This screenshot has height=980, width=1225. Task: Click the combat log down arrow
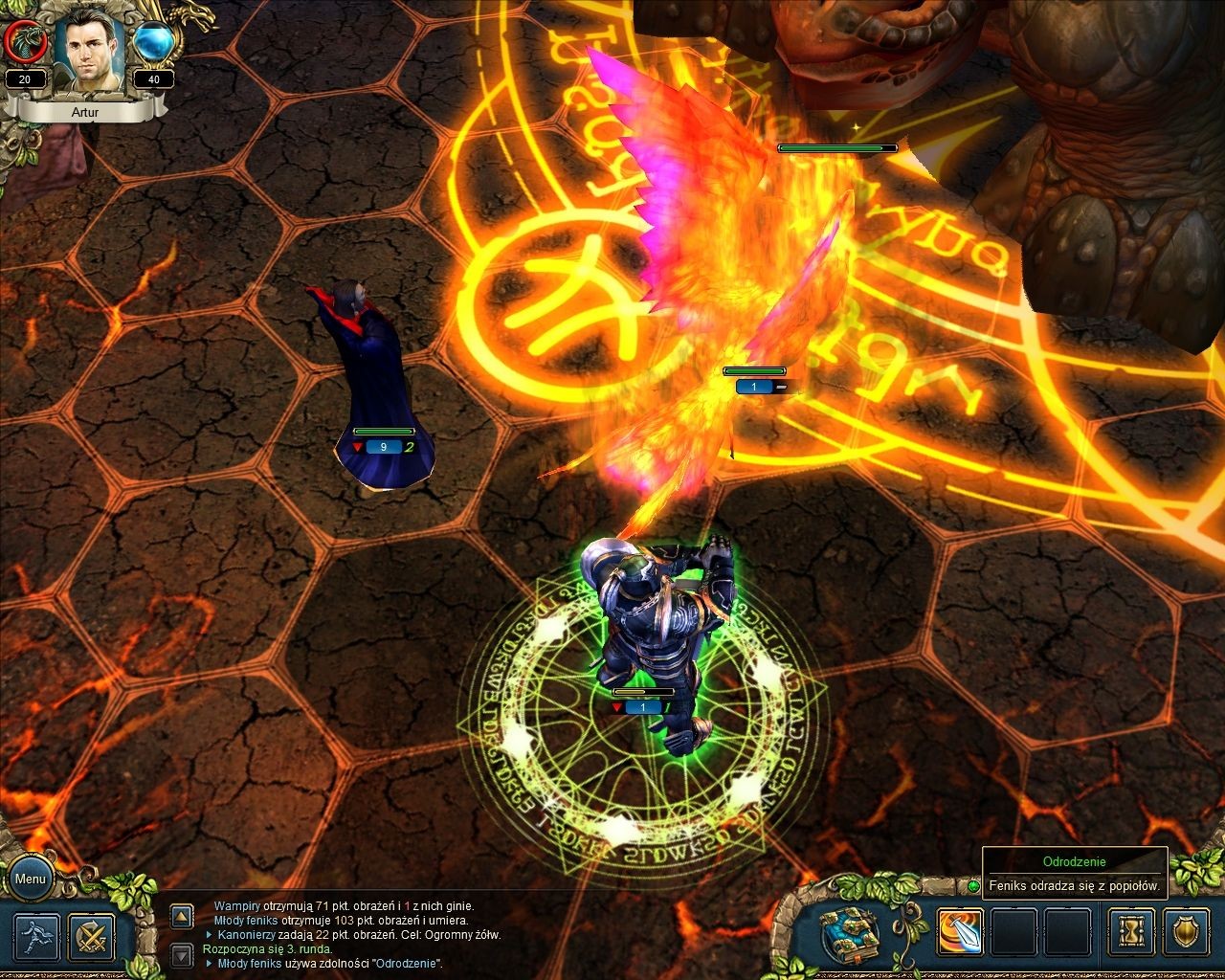[182, 953]
